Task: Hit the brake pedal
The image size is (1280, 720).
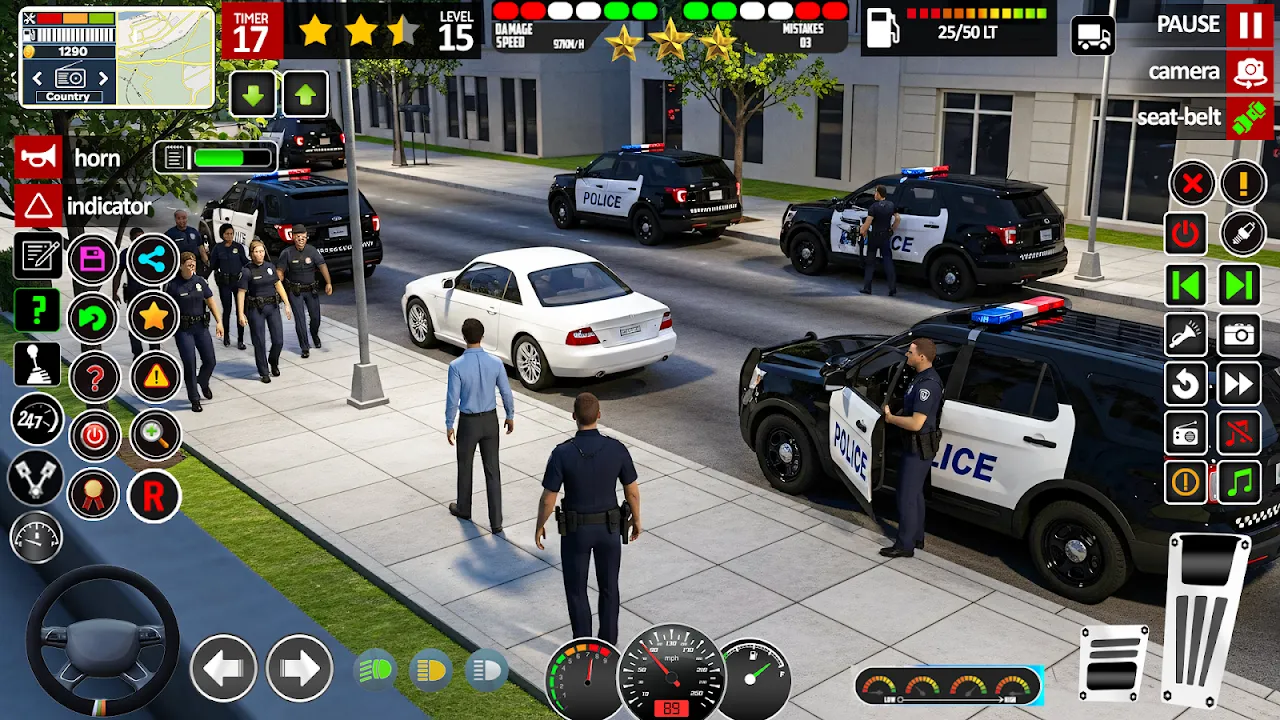Action: coord(1114,660)
